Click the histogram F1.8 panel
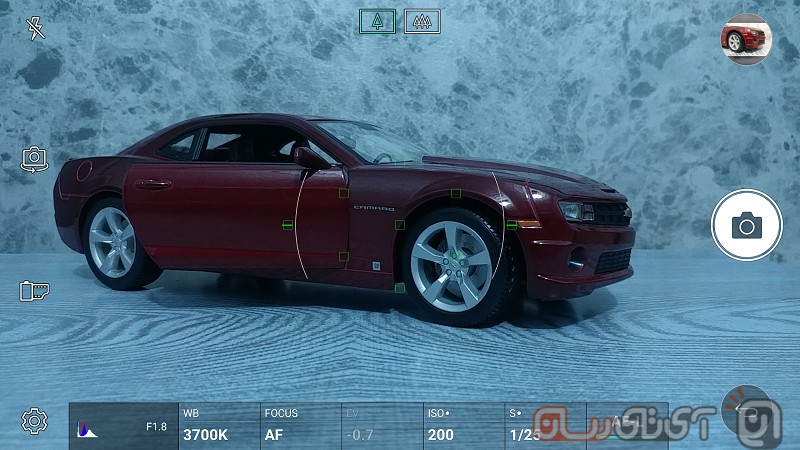 122,426
